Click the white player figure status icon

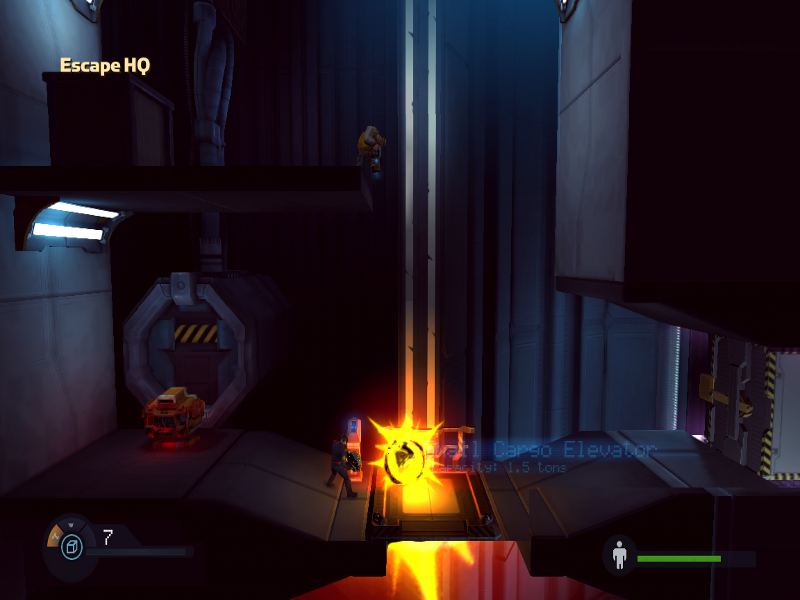point(619,555)
